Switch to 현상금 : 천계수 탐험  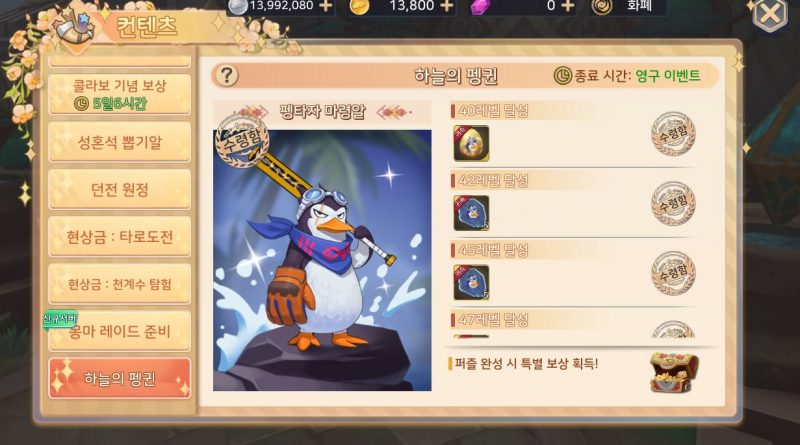119,284
